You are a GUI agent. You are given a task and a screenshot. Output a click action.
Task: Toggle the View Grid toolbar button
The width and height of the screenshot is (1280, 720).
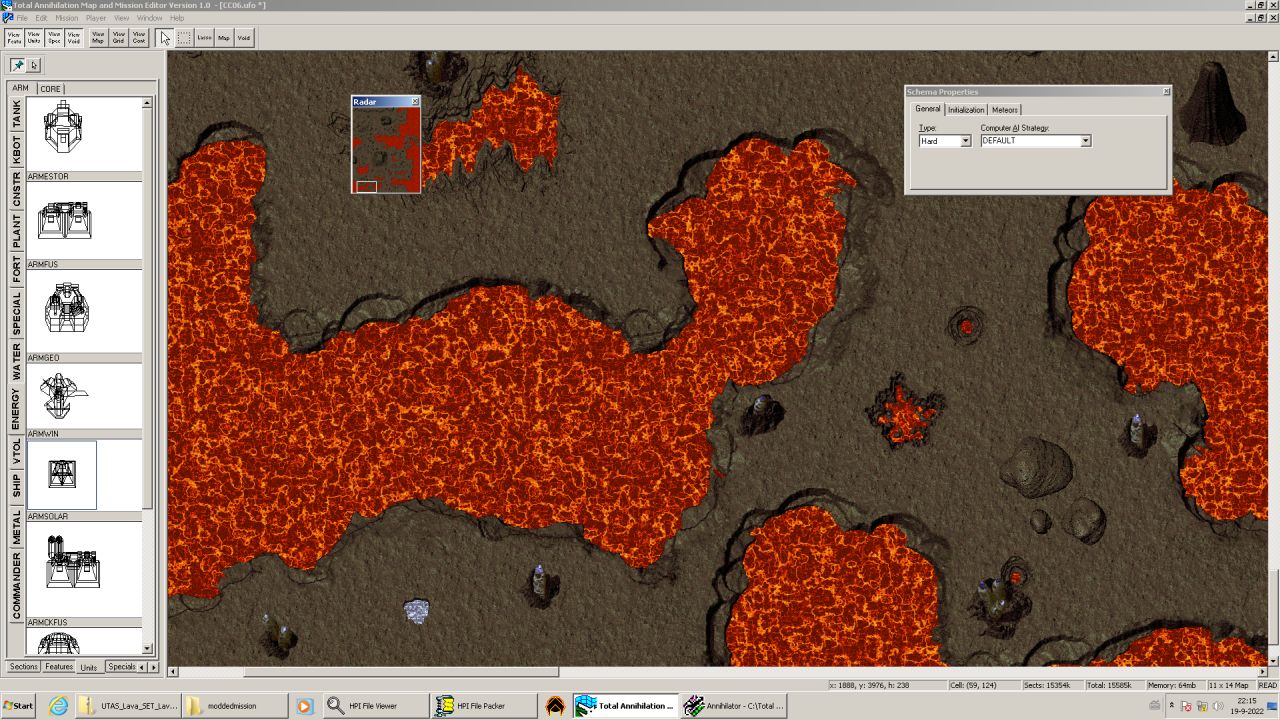tap(118, 37)
